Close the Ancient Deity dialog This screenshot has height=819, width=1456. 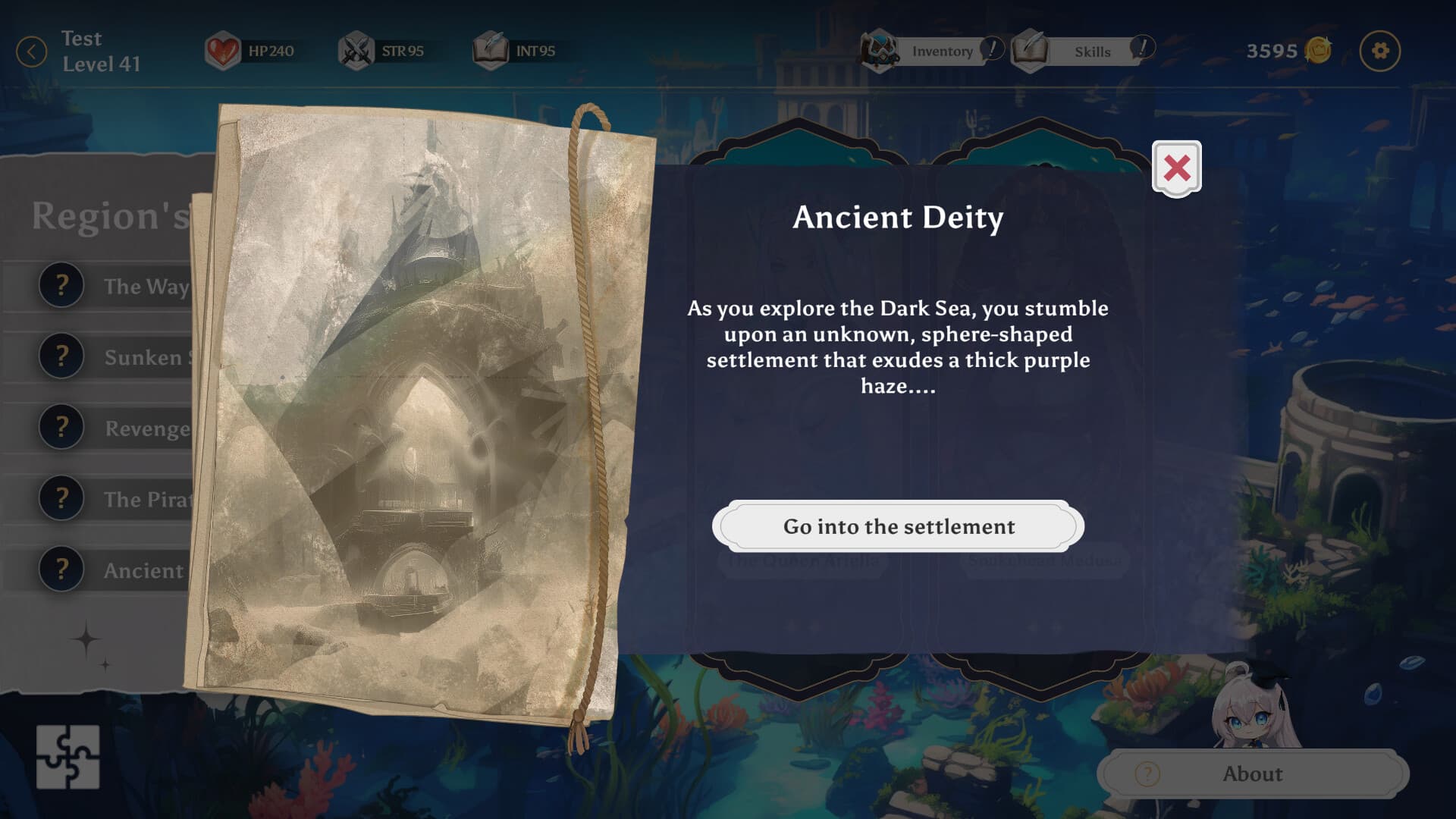1176,168
